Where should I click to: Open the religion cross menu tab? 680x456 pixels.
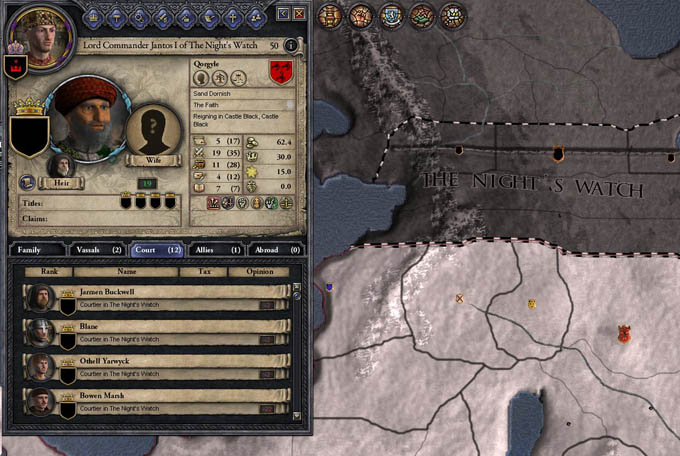coord(232,15)
